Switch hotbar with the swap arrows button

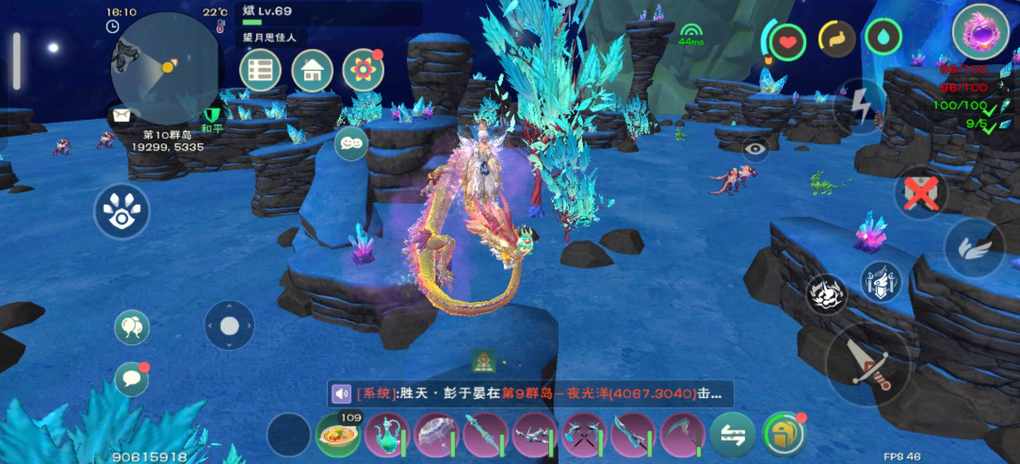pos(732,436)
